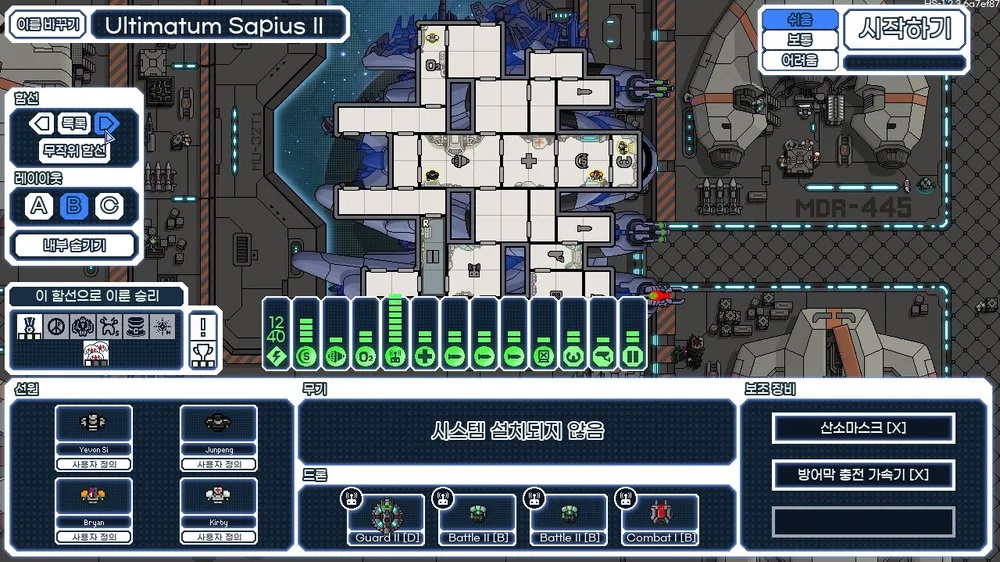
Task: Click 사용자 정의 under crew member Junpeng
Action: click(x=218, y=464)
